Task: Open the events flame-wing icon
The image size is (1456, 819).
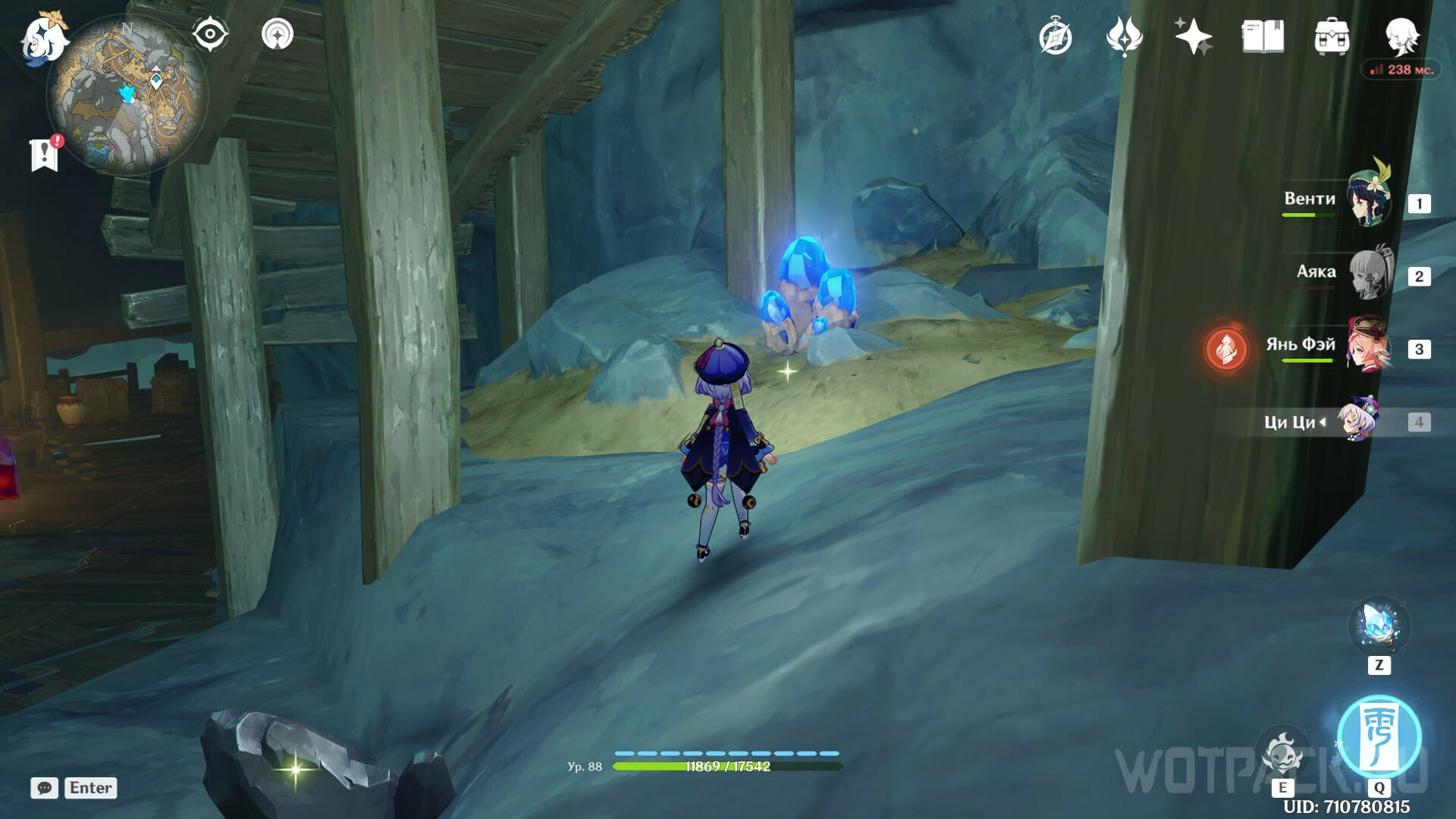Action: click(1124, 37)
